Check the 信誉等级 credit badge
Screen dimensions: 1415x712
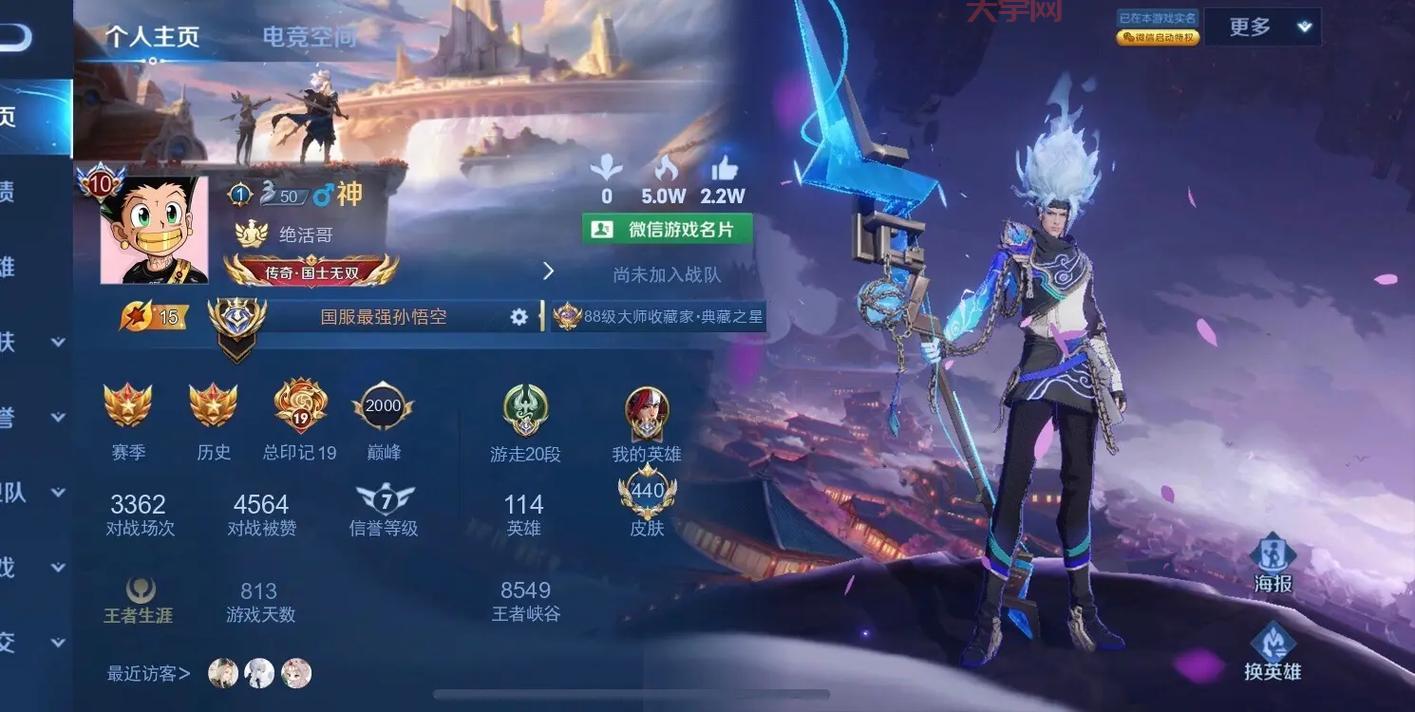click(x=384, y=500)
